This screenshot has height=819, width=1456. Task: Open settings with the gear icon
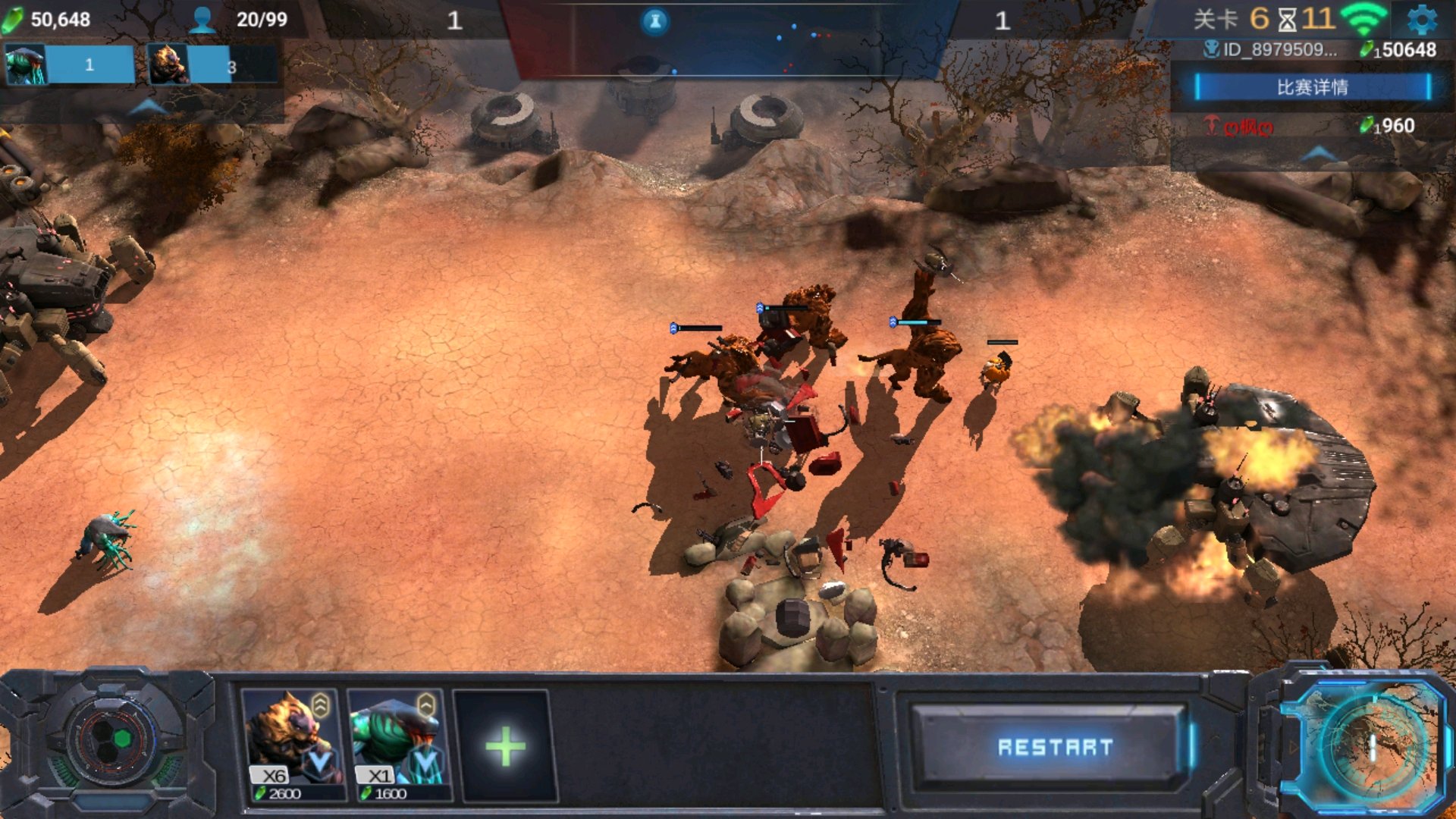(1421, 20)
